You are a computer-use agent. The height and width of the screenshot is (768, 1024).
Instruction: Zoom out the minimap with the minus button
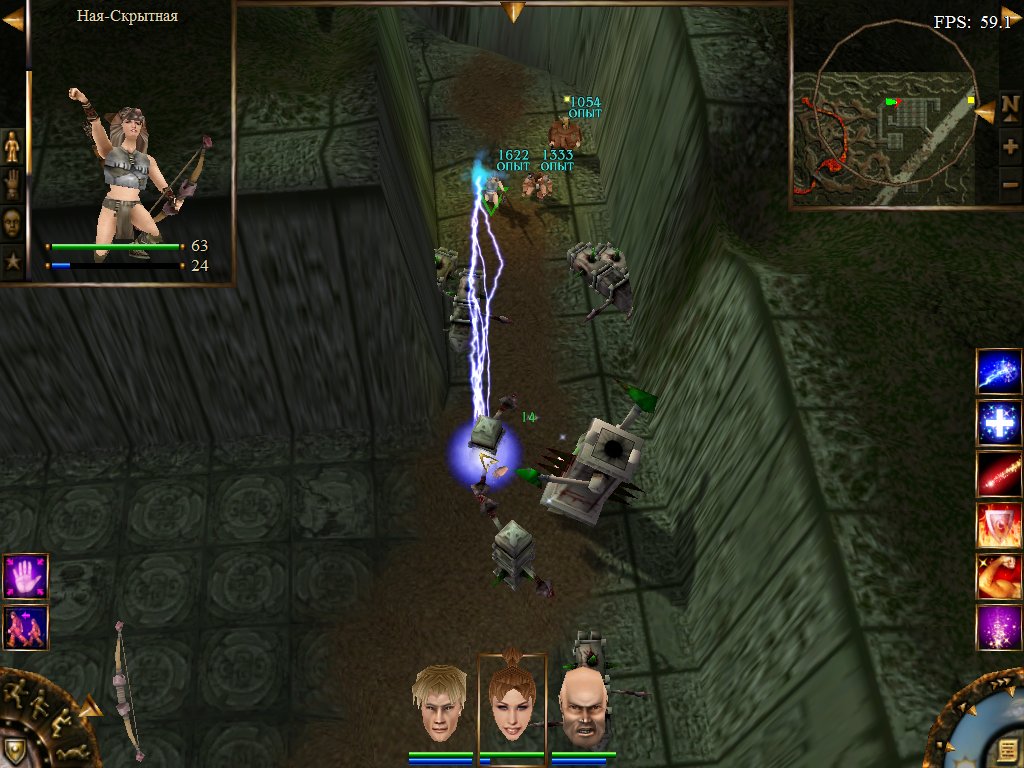click(x=1010, y=184)
